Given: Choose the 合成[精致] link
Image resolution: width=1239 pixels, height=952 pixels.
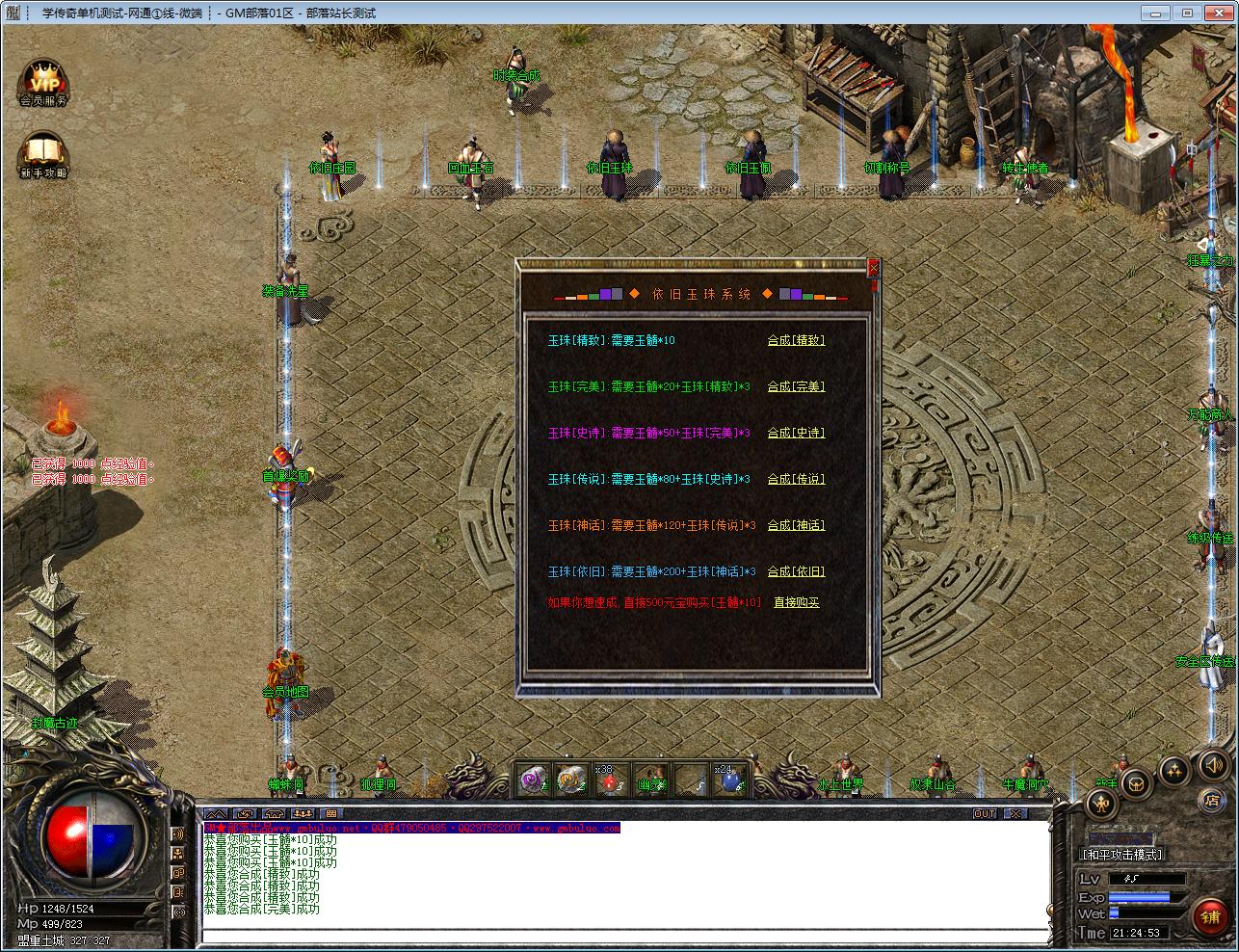Looking at the screenshot, I should 796,340.
